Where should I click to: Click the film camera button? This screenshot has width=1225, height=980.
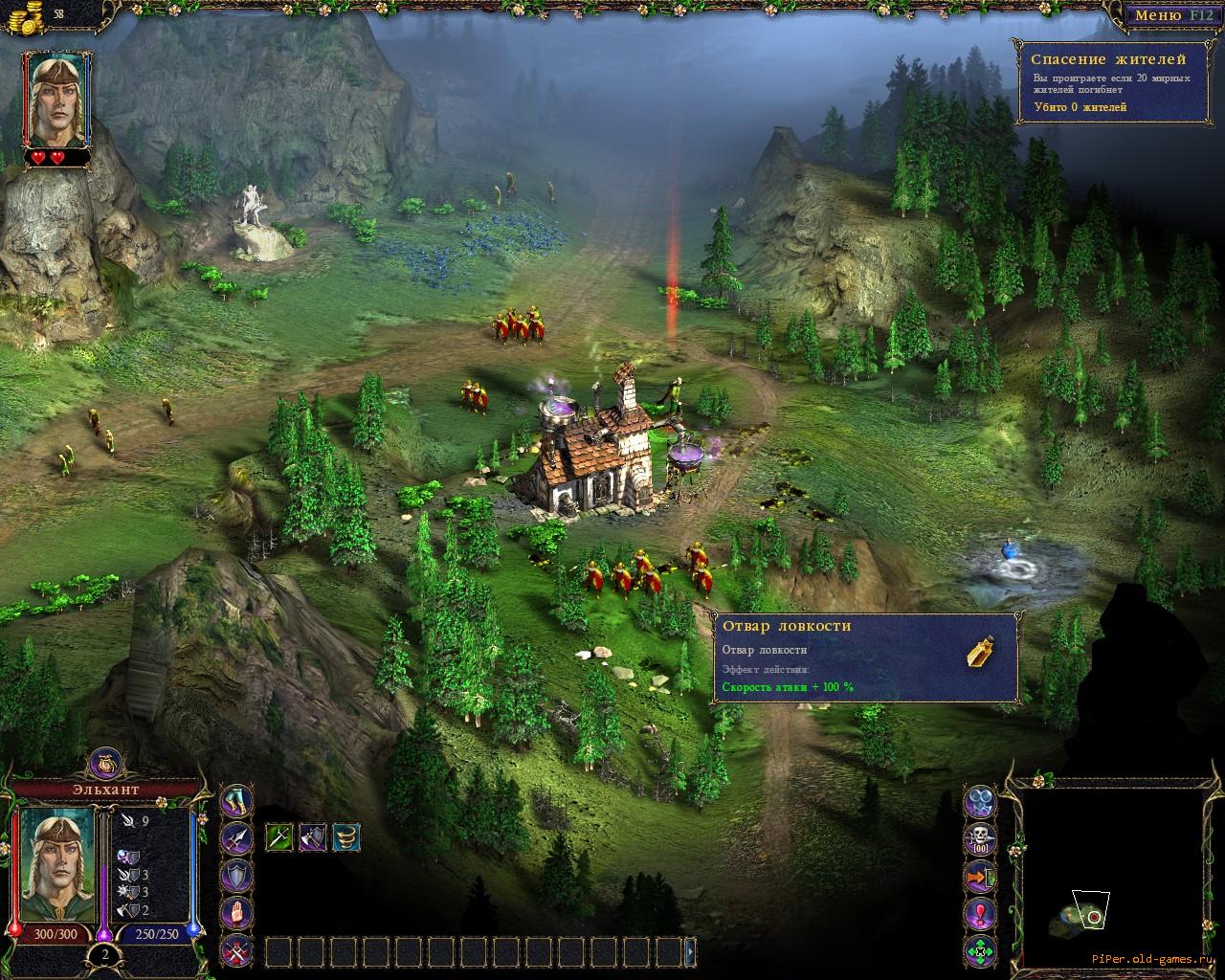point(980,800)
